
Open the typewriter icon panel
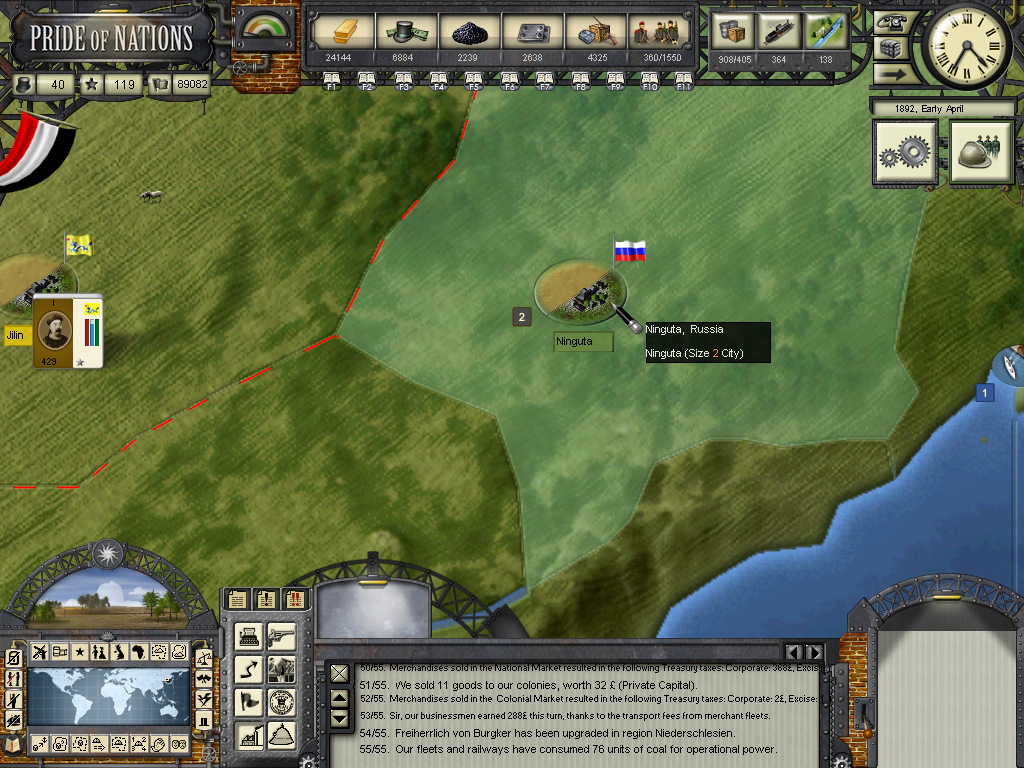coord(248,637)
